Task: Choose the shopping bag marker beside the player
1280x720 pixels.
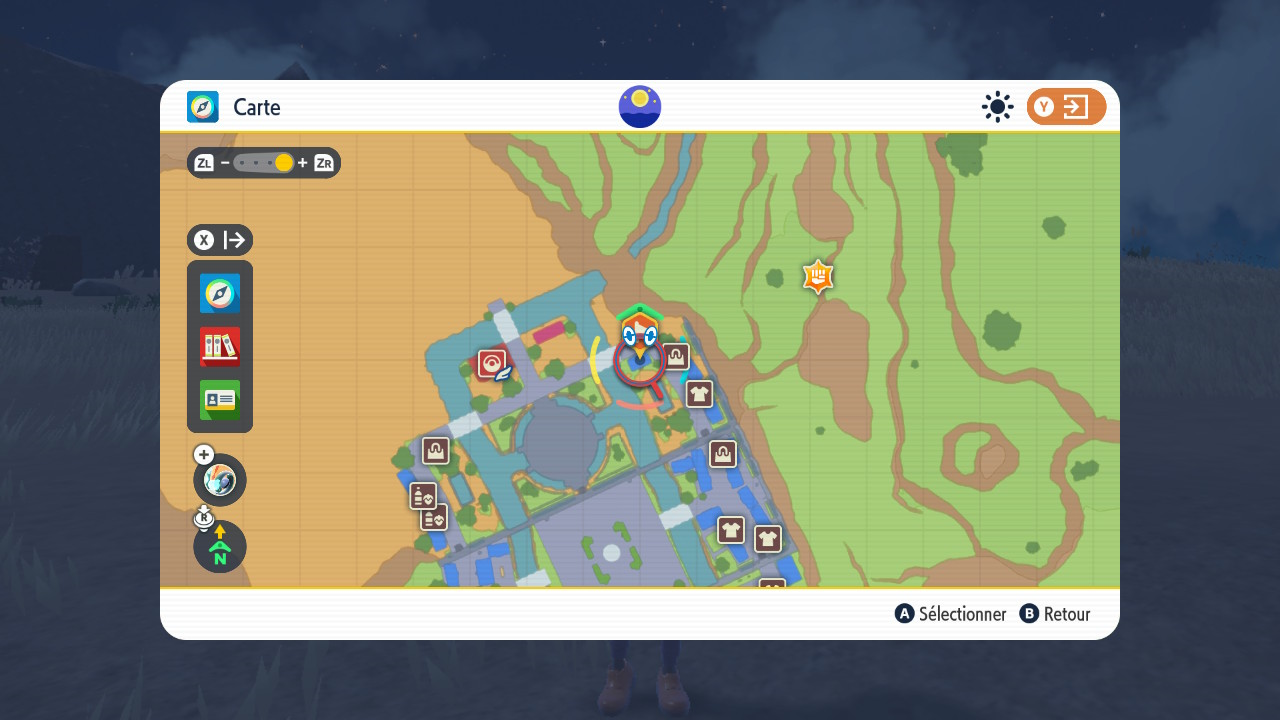Action: tap(676, 357)
